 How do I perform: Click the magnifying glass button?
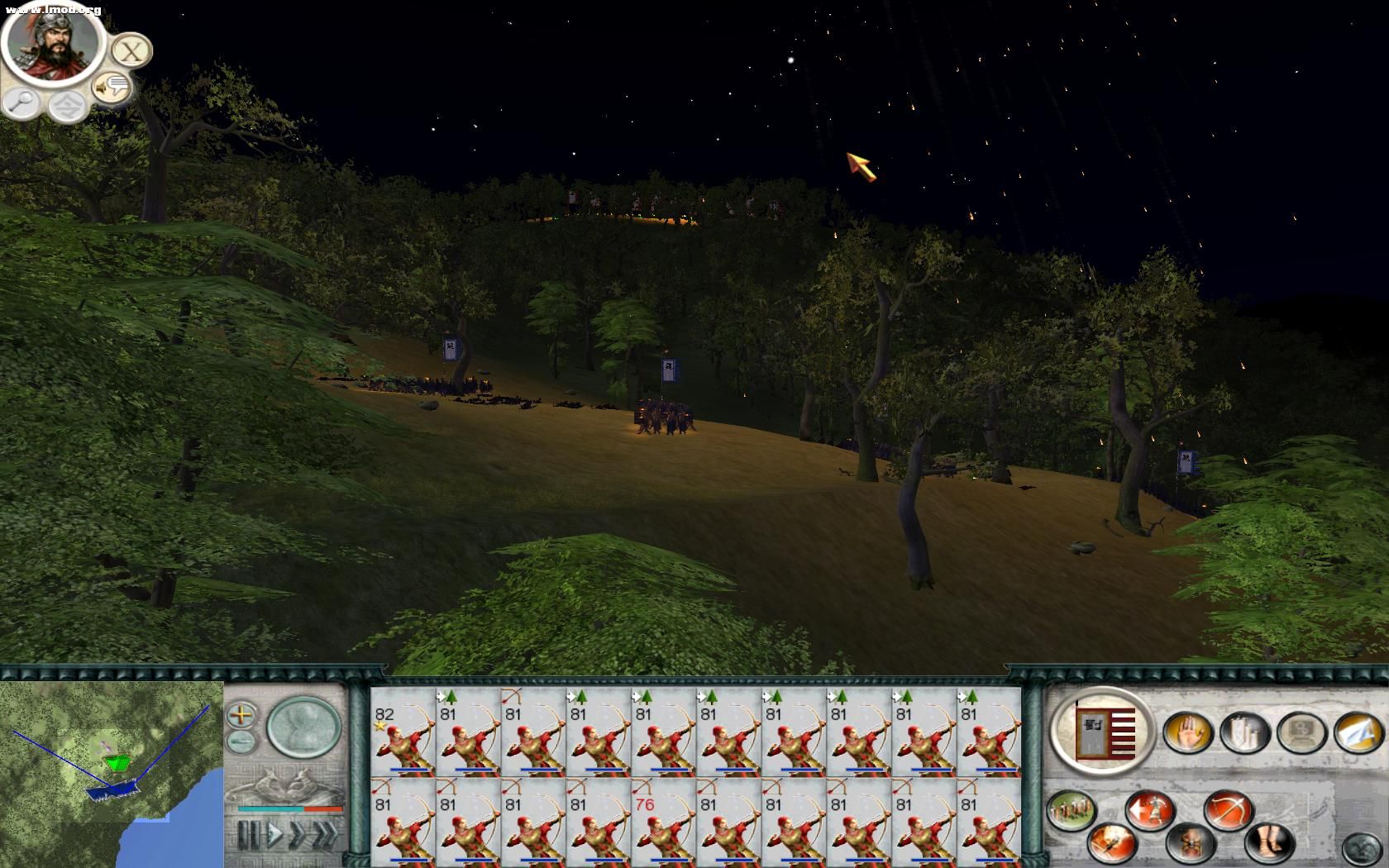click(22, 103)
